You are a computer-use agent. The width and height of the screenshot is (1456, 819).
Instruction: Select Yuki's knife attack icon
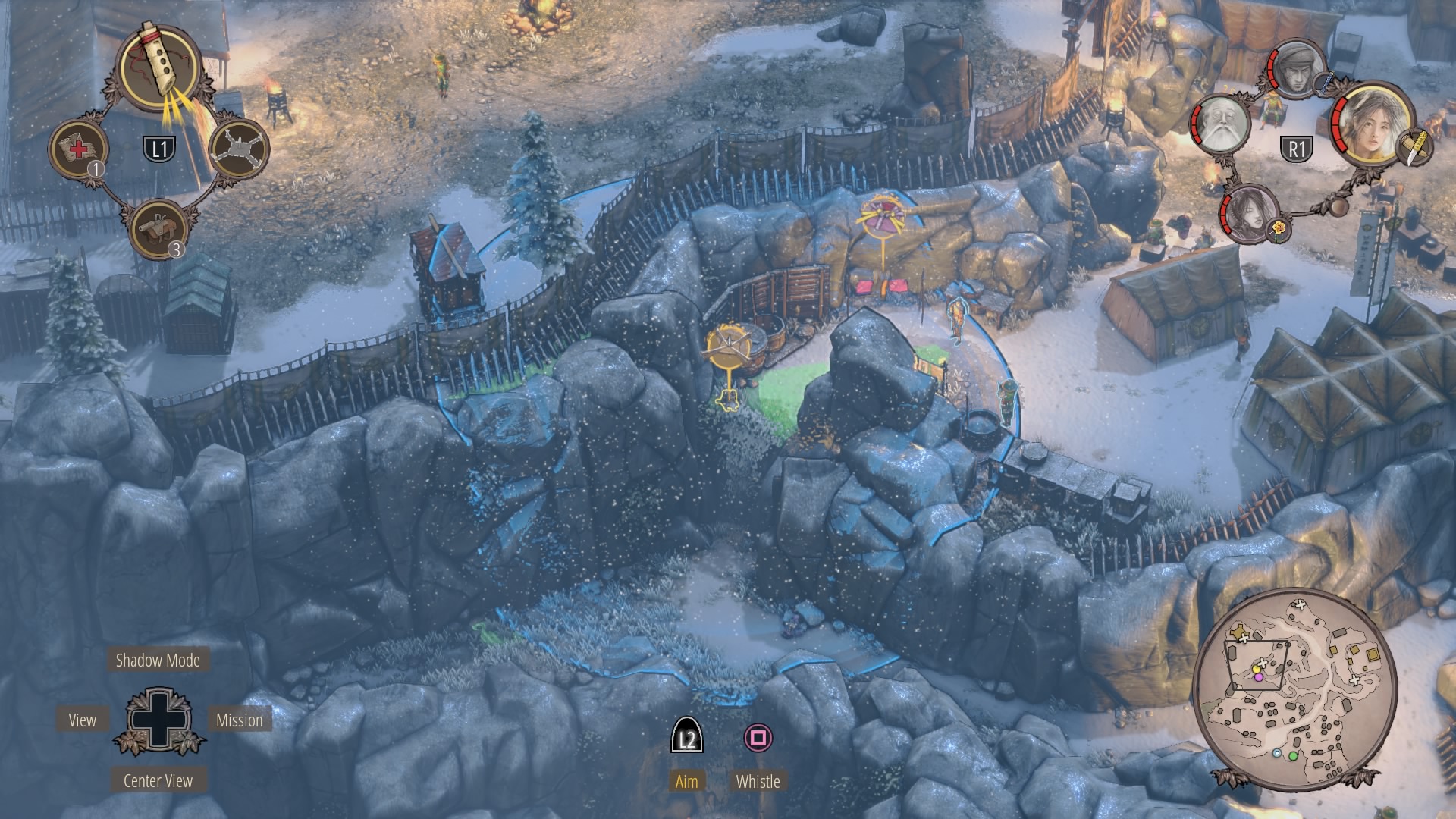pos(1416,147)
